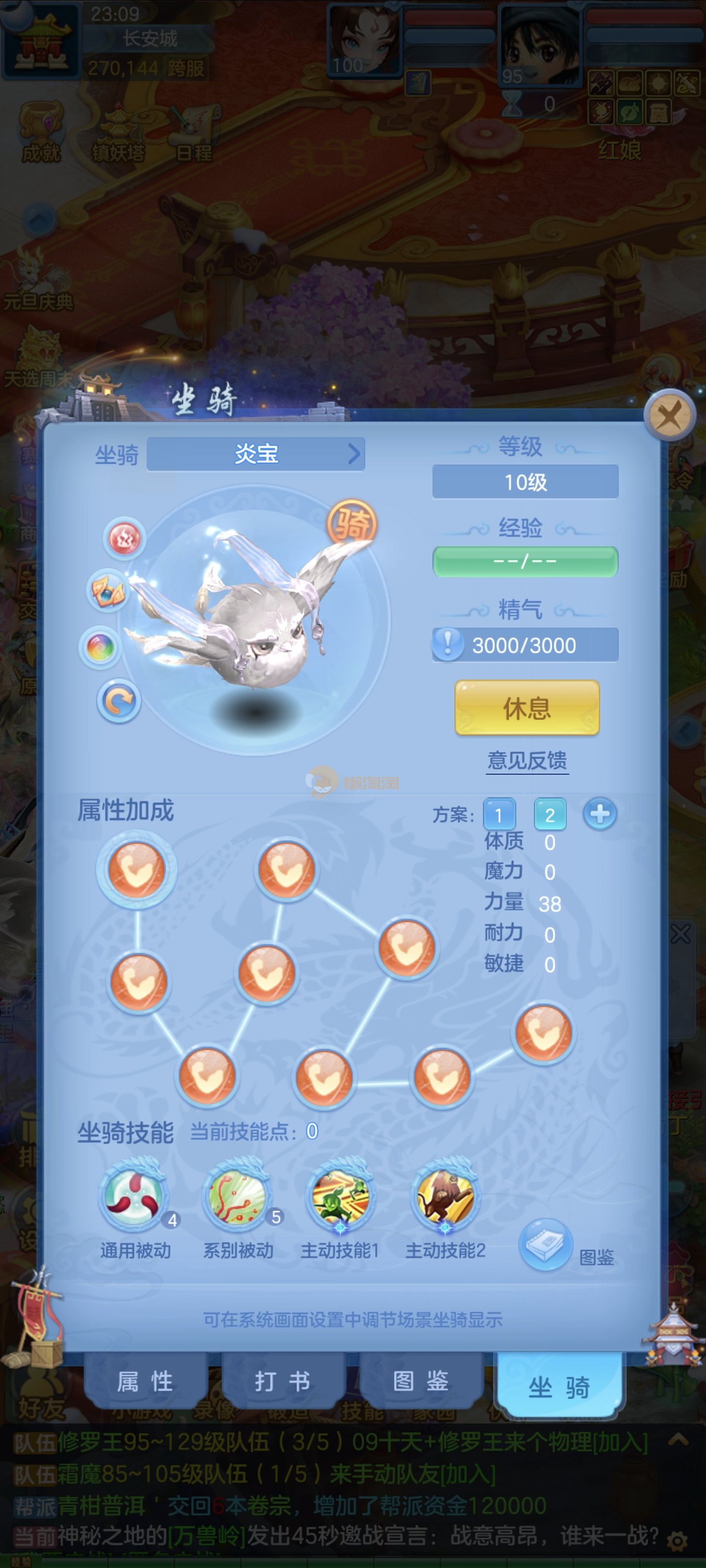Open the 炎宝 mount selector
Screen dimensions: 706x1568
point(256,454)
